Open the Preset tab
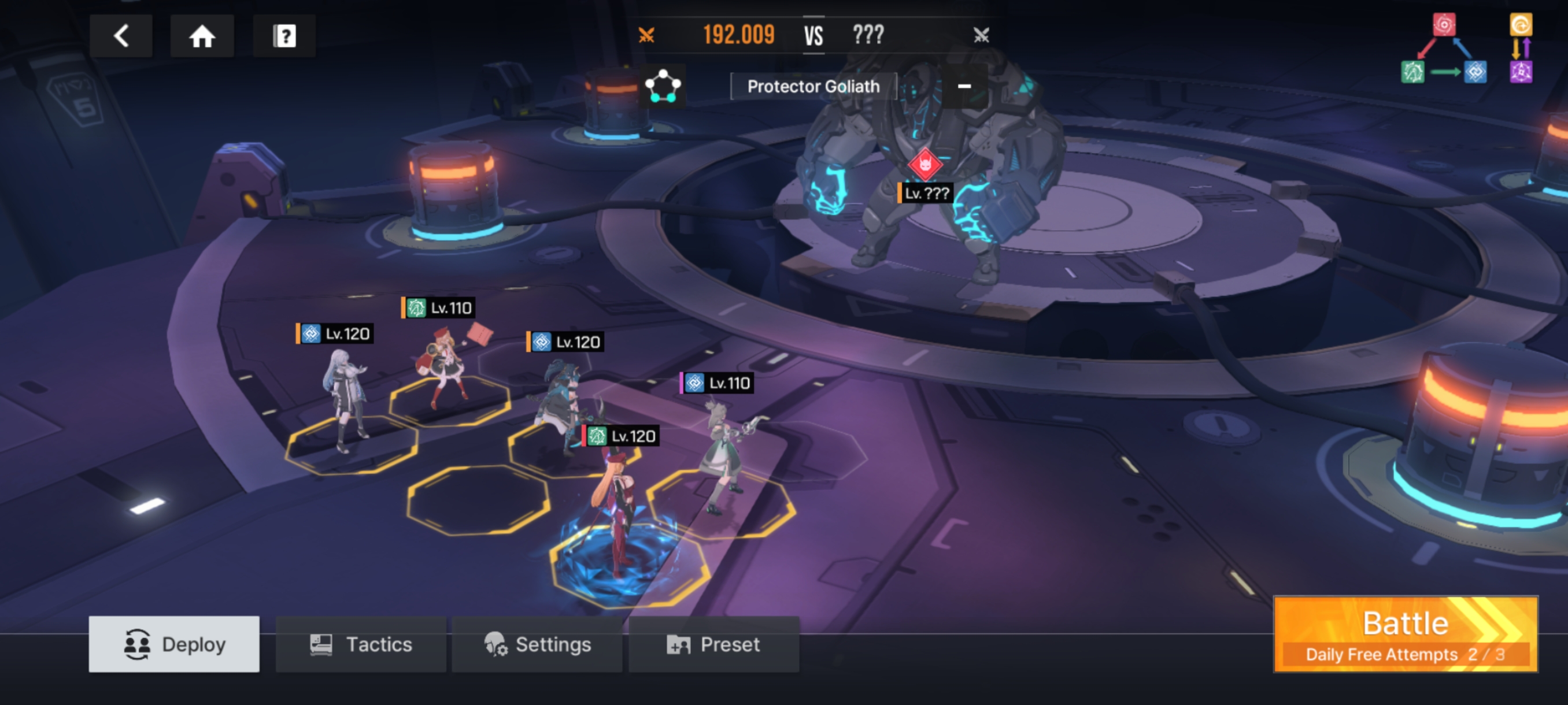The width and height of the screenshot is (1568, 705). (x=713, y=644)
